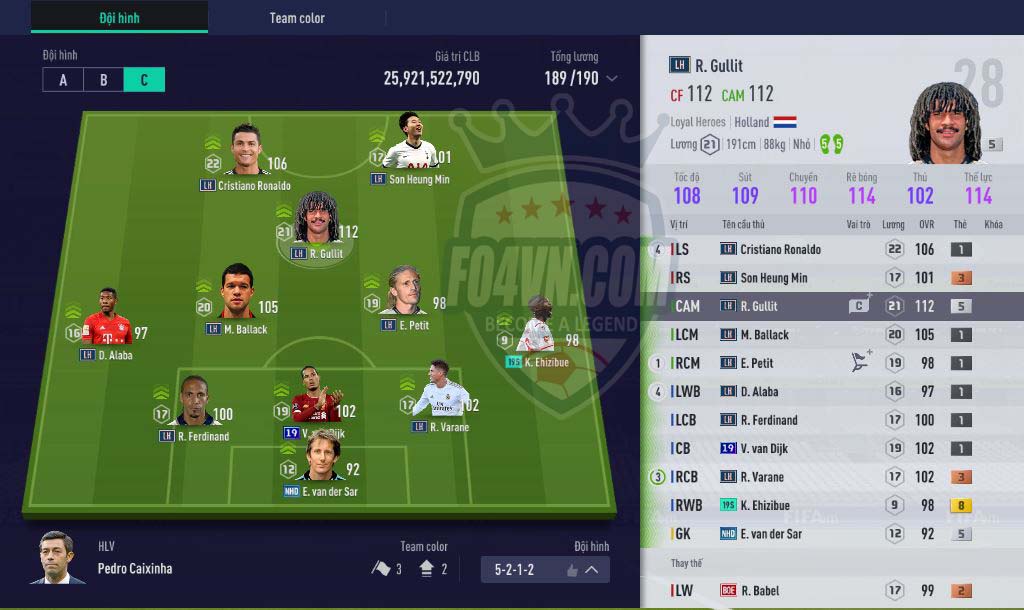Open the Team color tab
The width and height of the screenshot is (1024, 610).
tap(297, 18)
